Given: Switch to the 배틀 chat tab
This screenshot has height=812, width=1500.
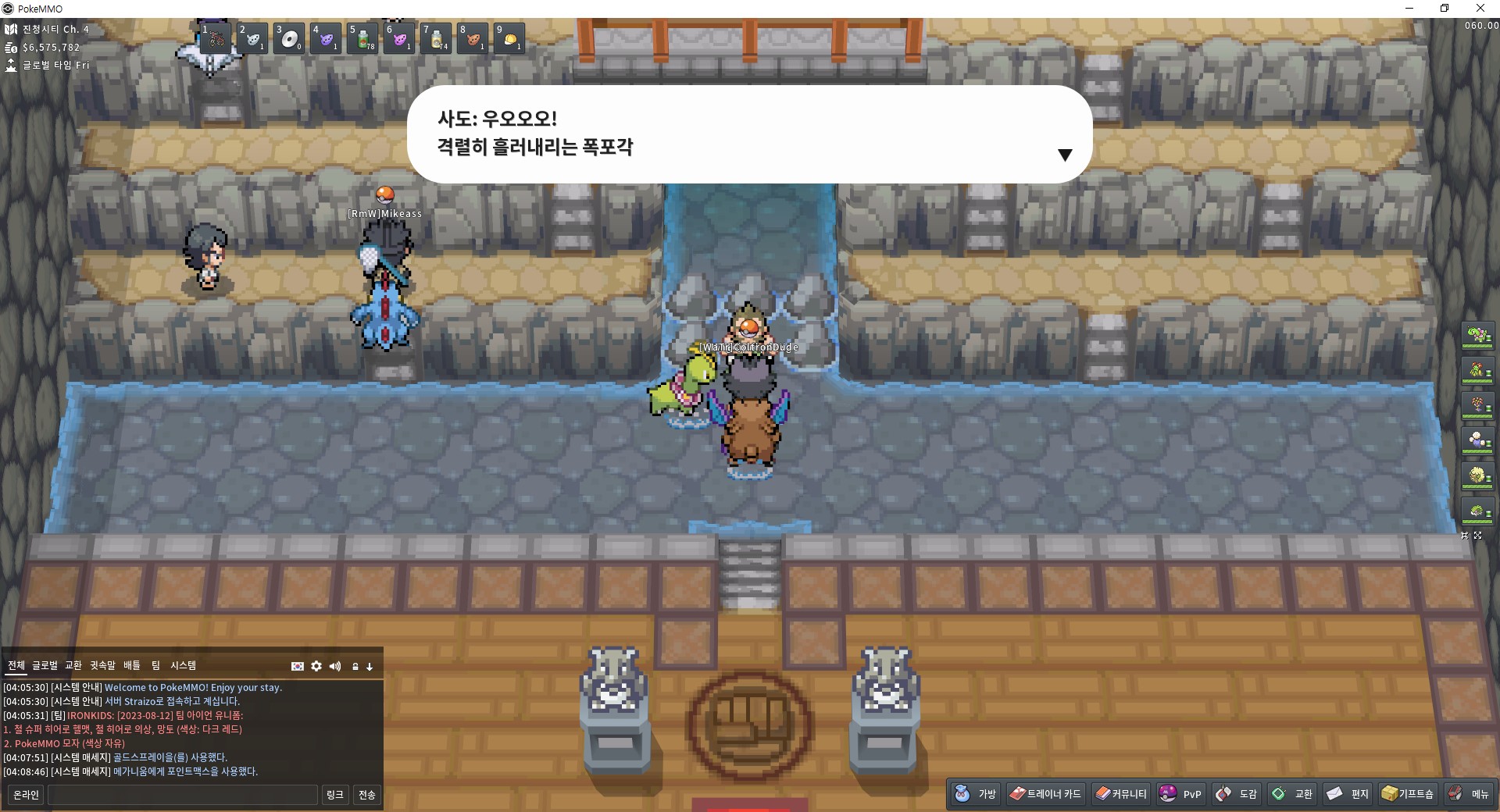Looking at the screenshot, I should (132, 666).
